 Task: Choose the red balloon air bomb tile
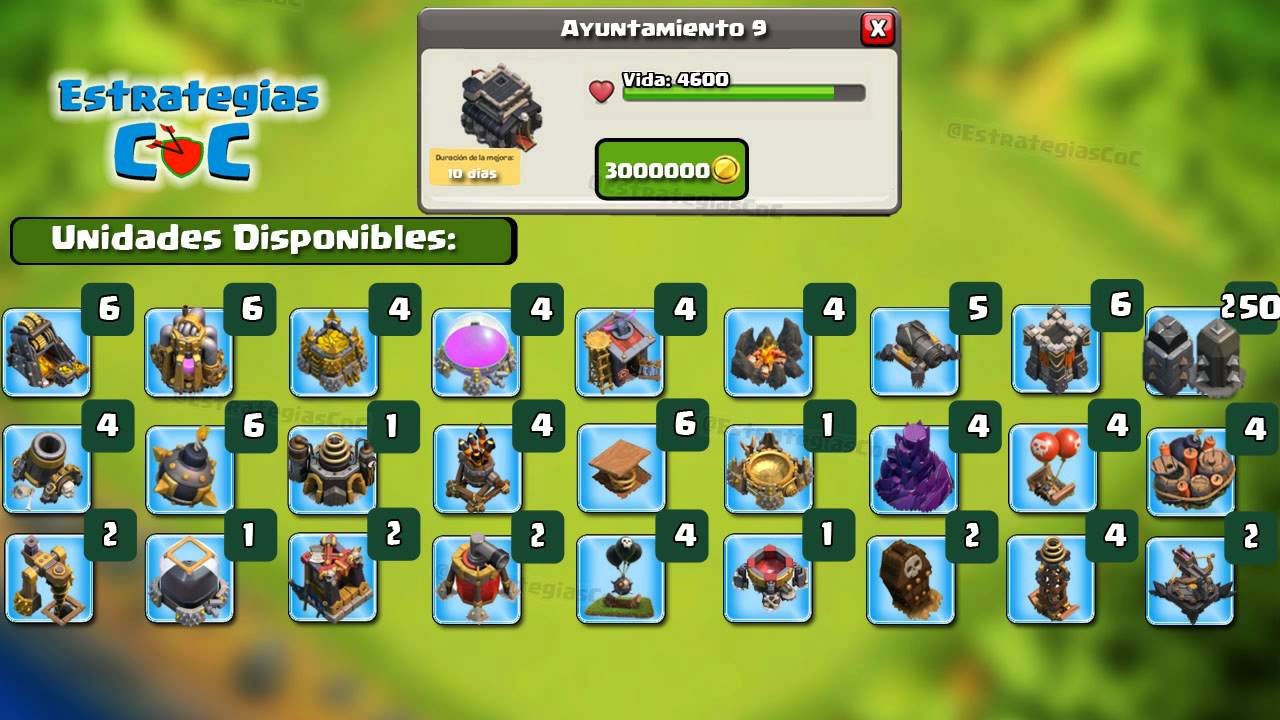1052,468
